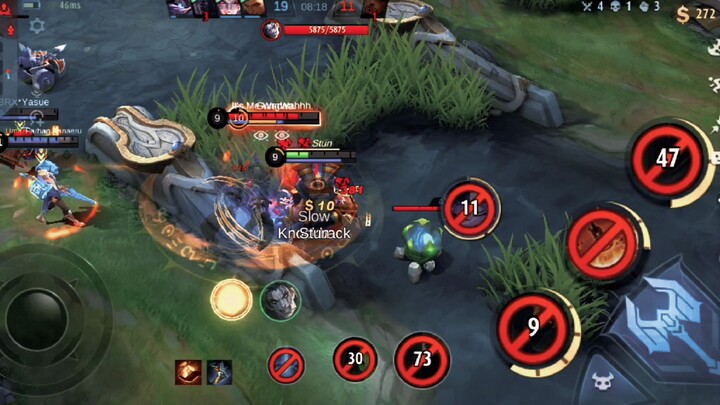
Task: Target the enemy hero portrait button
Action: click(280, 300)
